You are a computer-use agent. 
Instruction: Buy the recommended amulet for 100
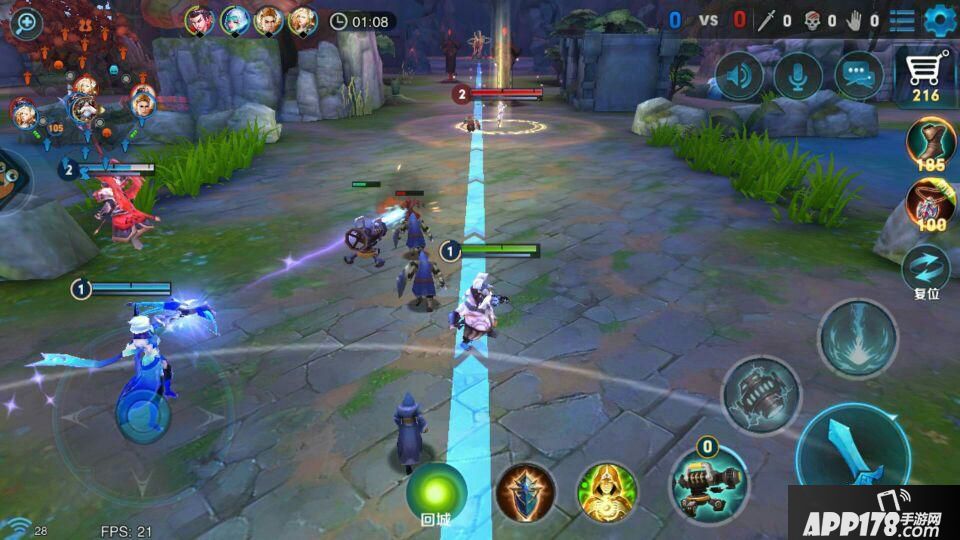[x=931, y=204]
